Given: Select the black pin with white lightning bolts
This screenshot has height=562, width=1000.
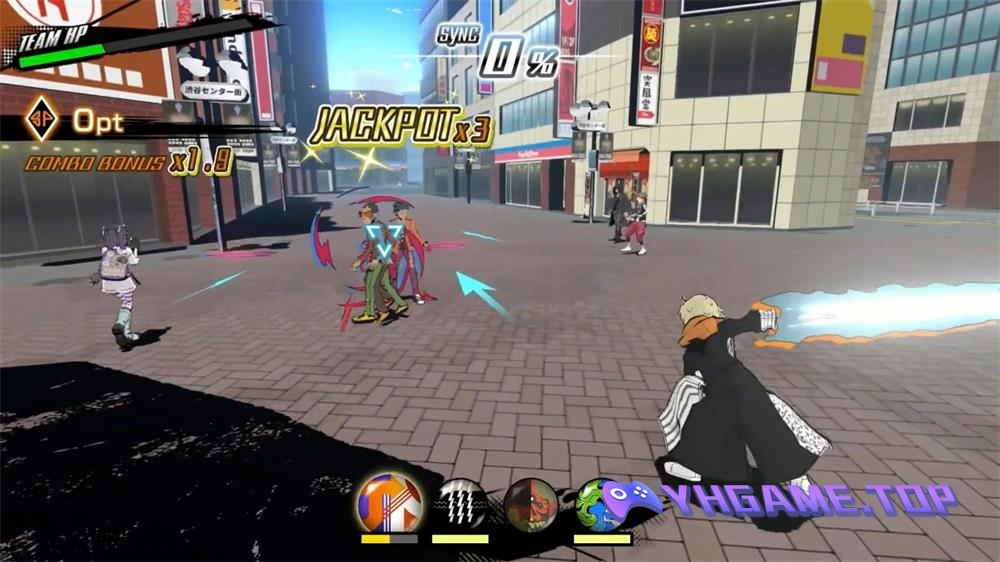Looking at the screenshot, I should (460, 503).
